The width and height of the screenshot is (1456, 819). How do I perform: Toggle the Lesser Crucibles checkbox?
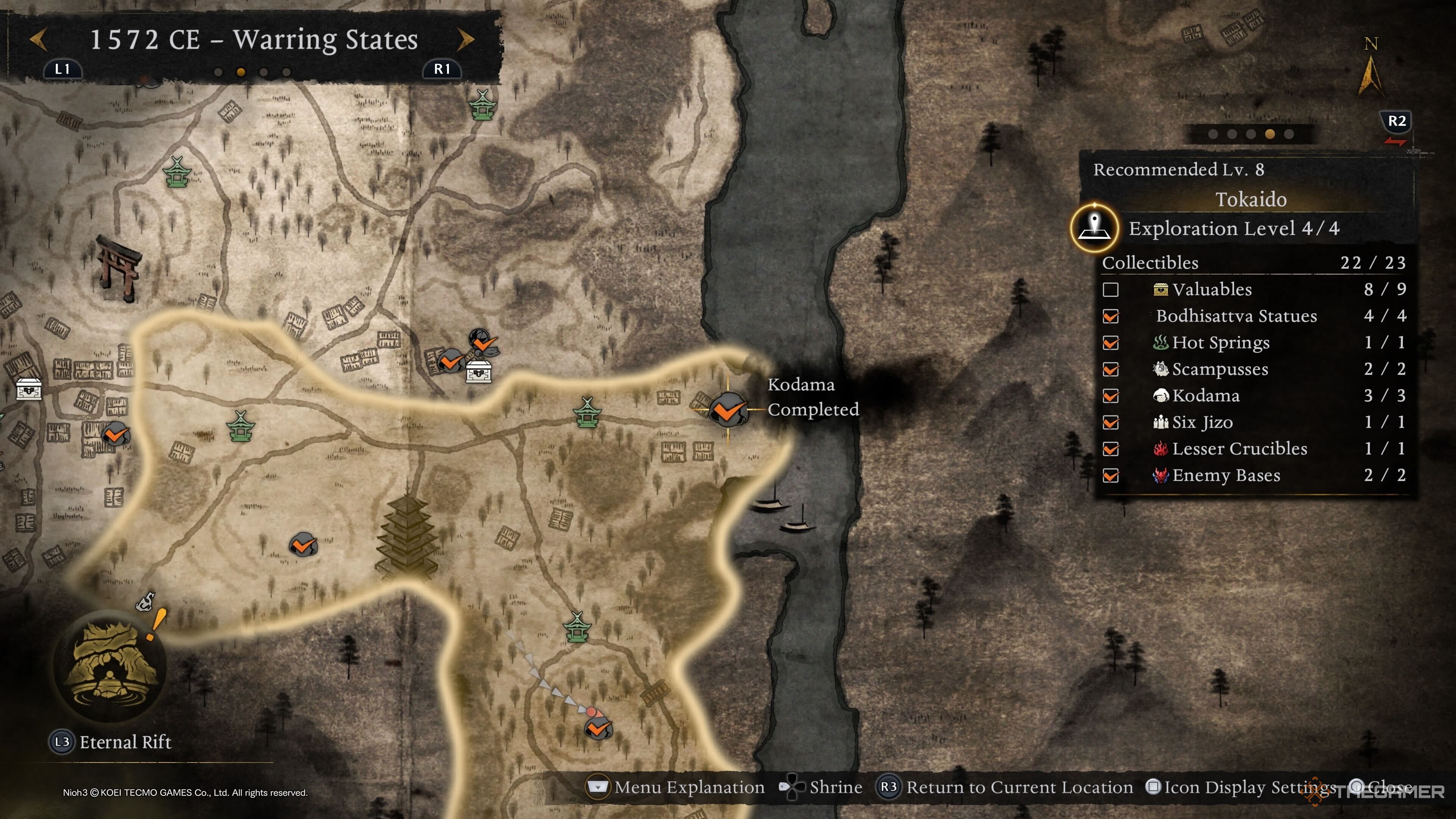pos(1111,449)
